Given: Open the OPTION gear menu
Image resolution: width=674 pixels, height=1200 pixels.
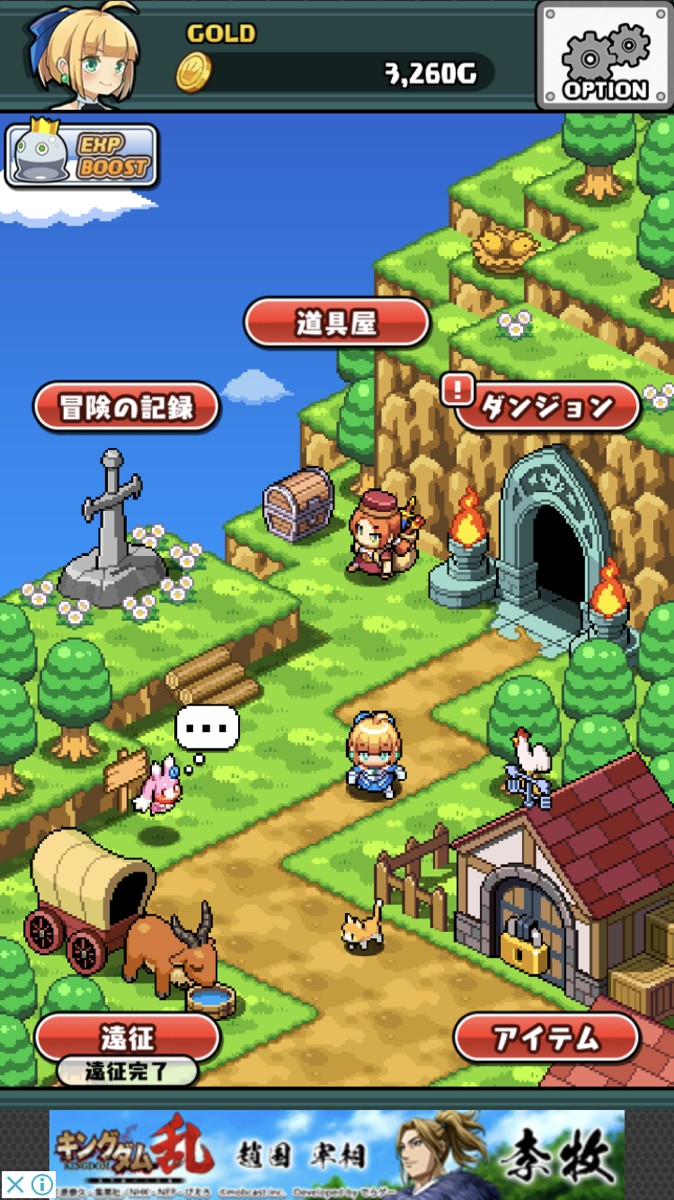Looking at the screenshot, I should tap(604, 56).
